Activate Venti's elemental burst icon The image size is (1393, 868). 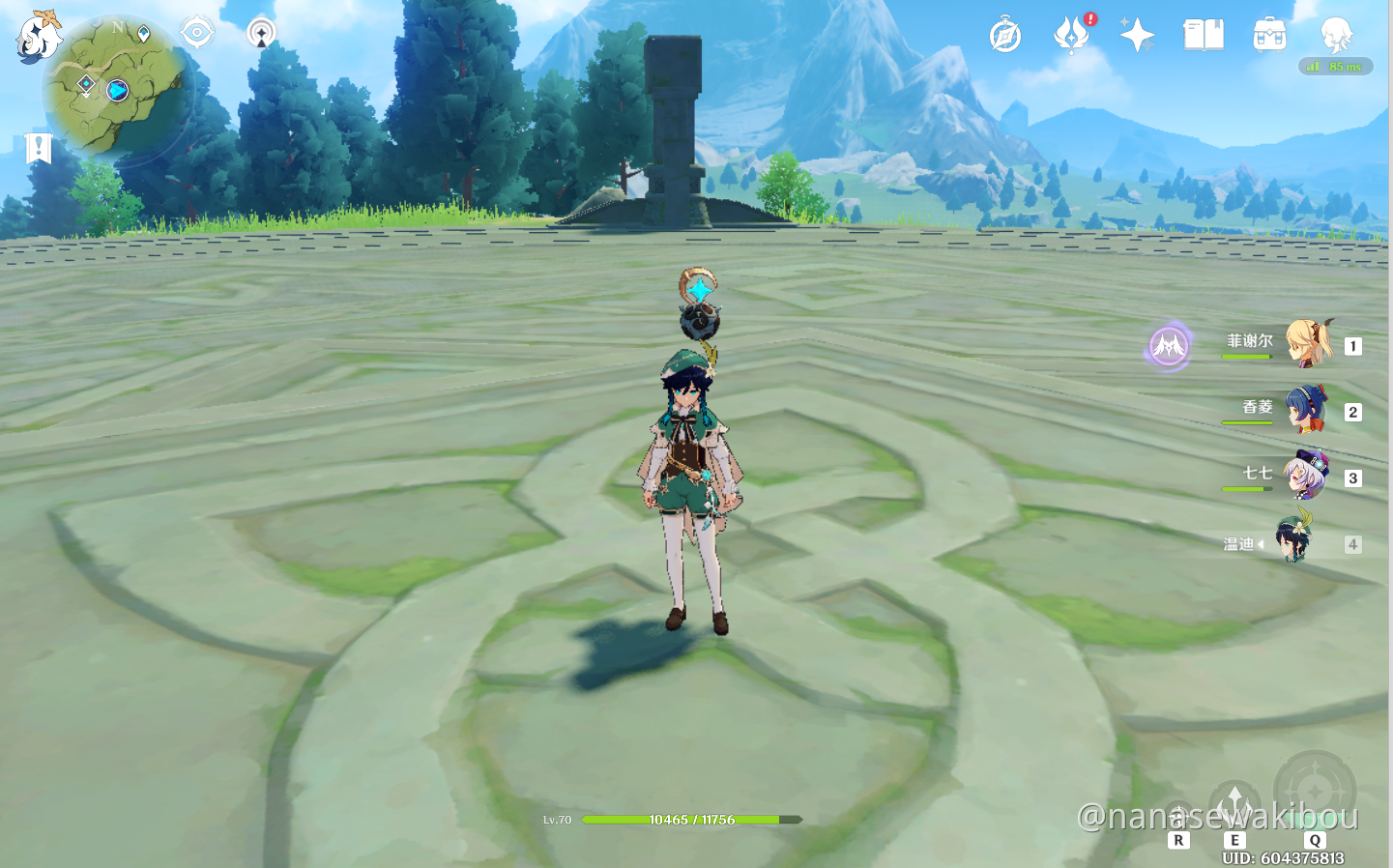pyautogui.click(x=1315, y=791)
